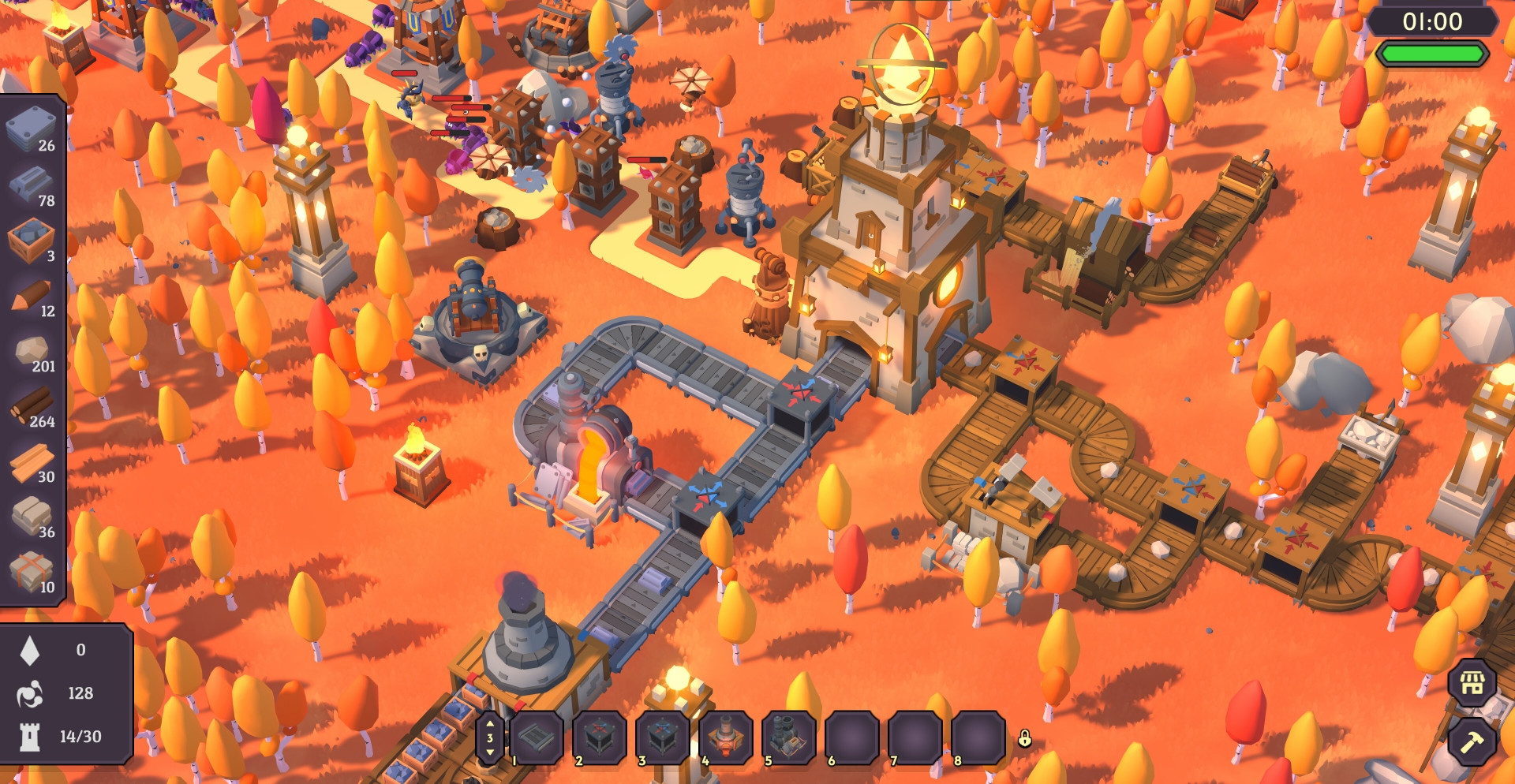
Task: Select the red-arrow splitter box in slot 2
Action: point(600,738)
